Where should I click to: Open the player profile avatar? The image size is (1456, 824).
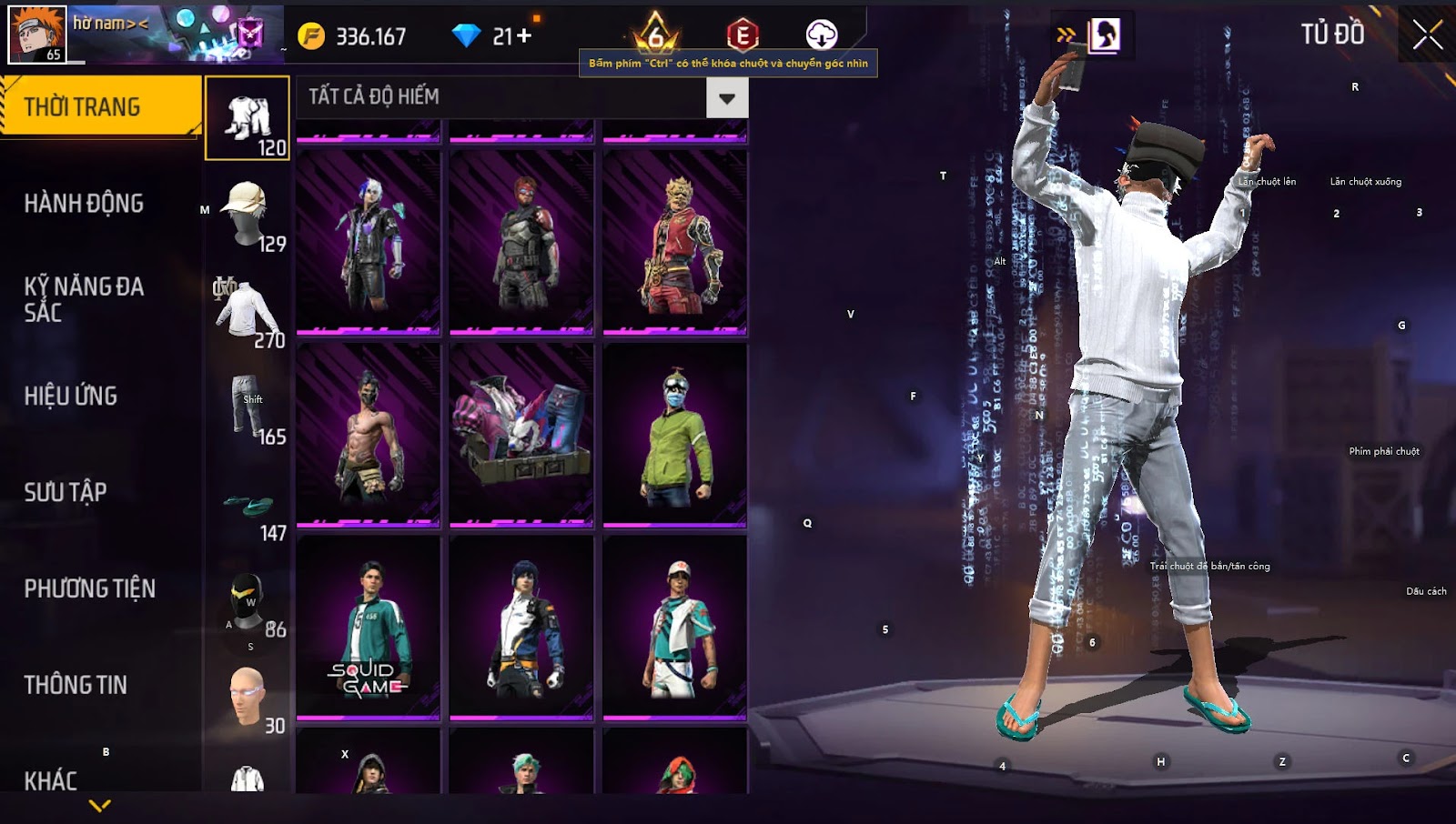37,35
